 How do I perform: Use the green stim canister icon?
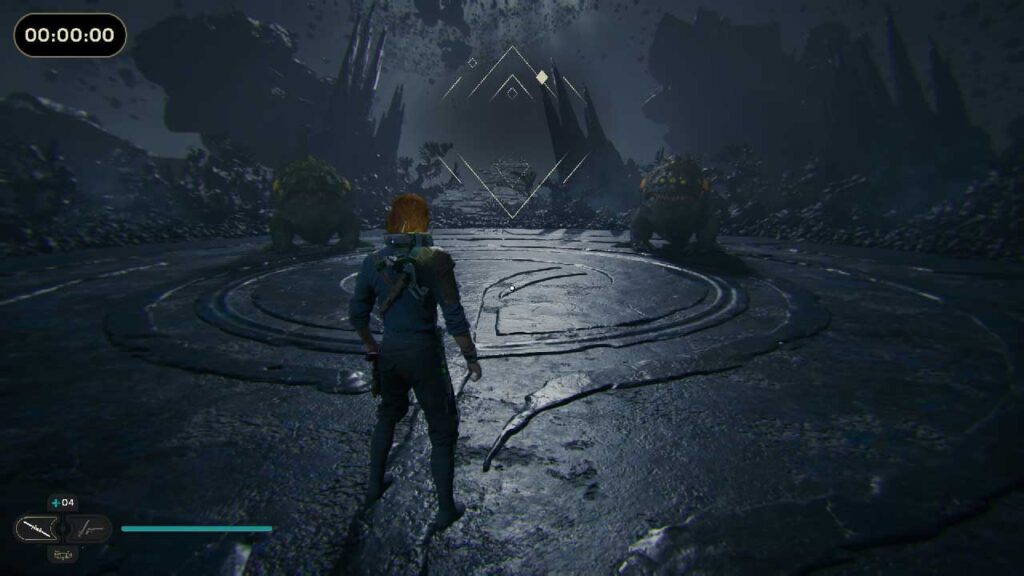[55, 503]
